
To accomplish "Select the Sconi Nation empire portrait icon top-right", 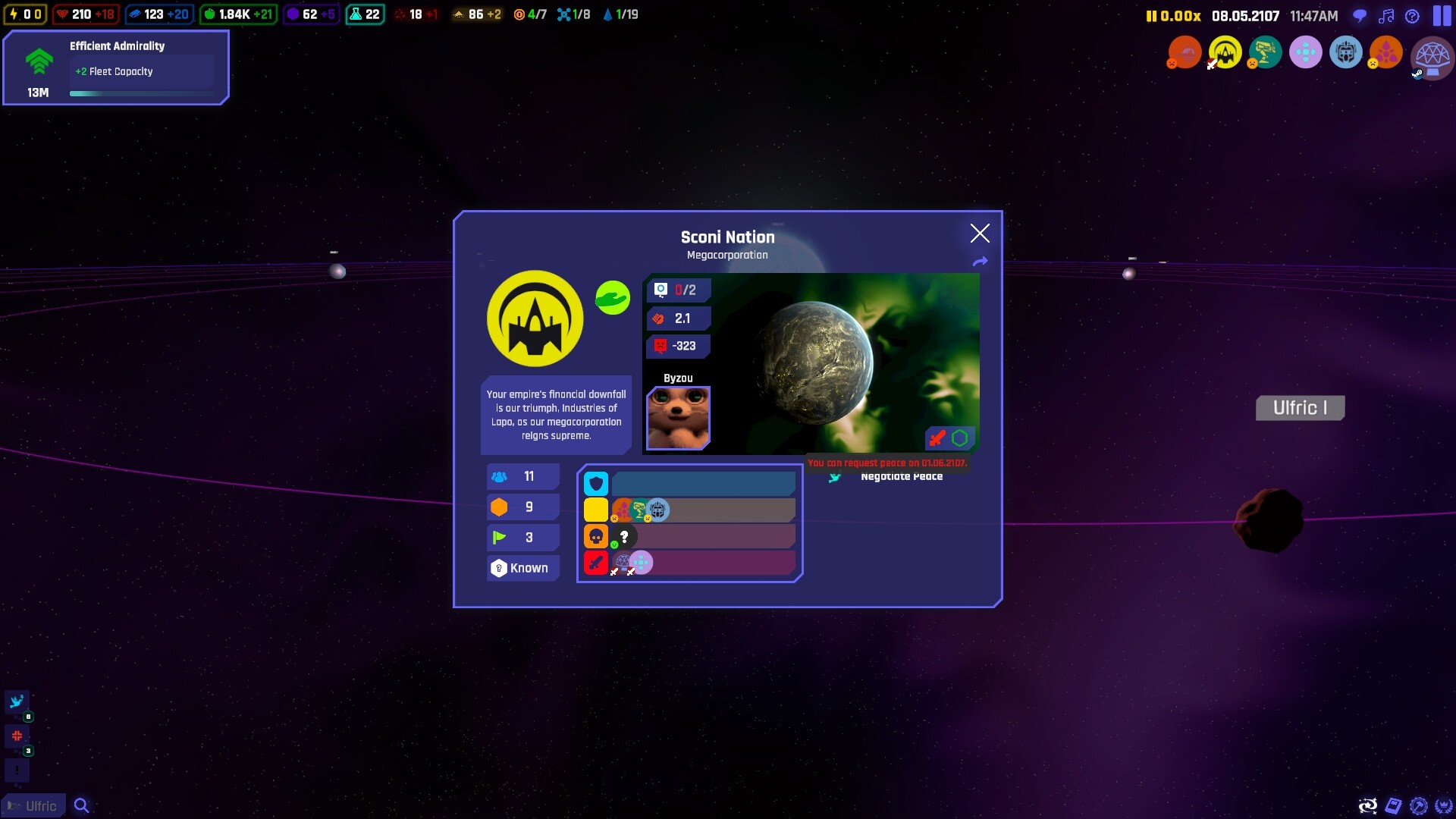I will click(x=1224, y=53).
